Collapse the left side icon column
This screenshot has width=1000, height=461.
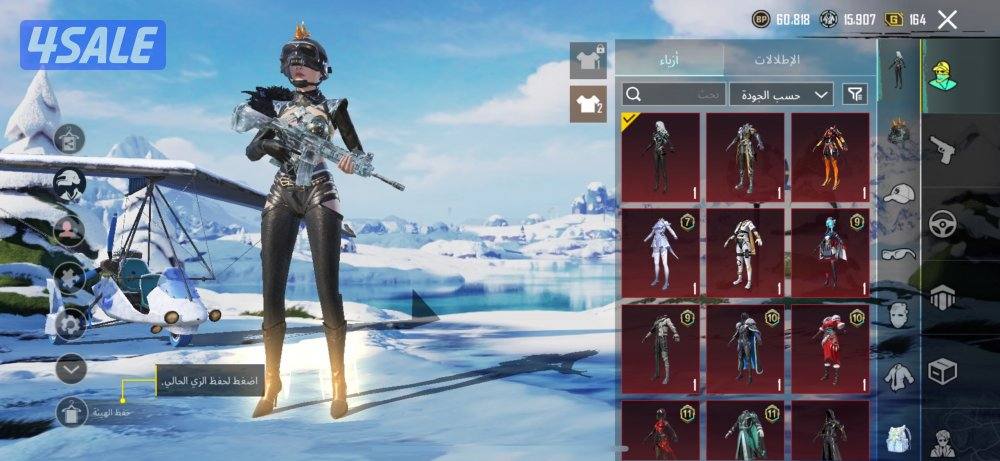[71, 369]
